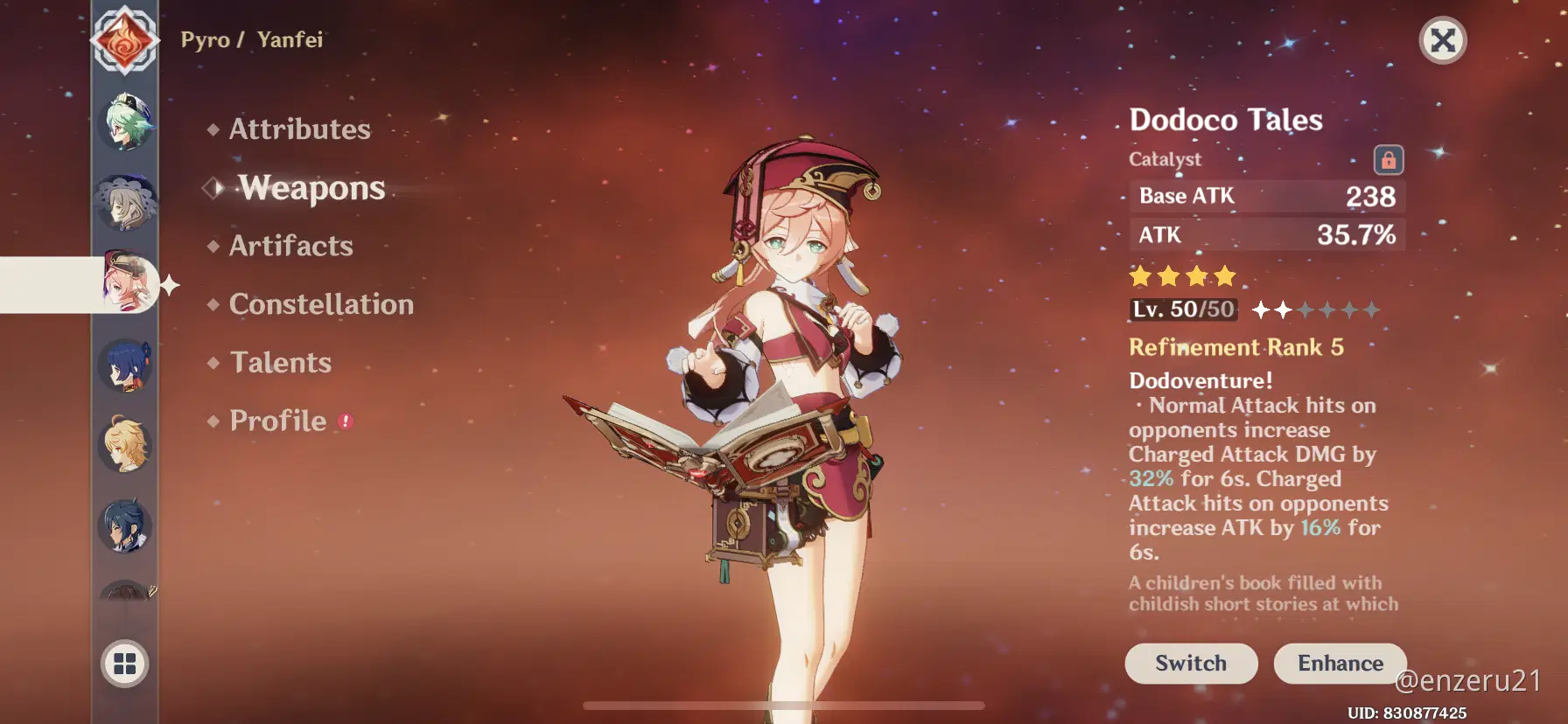Pick the dark blue-haired character with red hair tie
Screen dimensions: 1568x724
click(x=126, y=365)
